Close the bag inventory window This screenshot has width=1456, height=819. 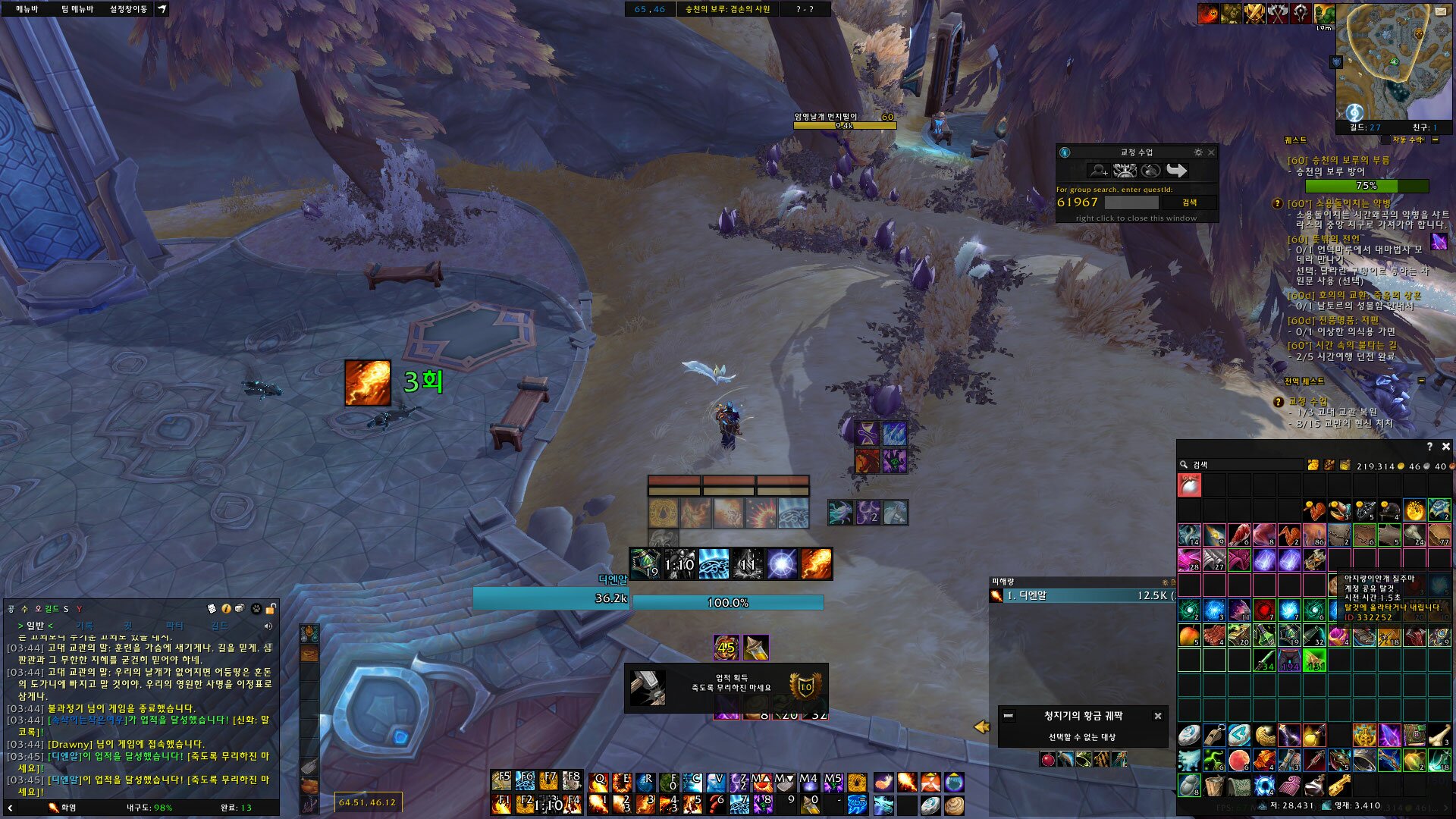click(x=1445, y=447)
